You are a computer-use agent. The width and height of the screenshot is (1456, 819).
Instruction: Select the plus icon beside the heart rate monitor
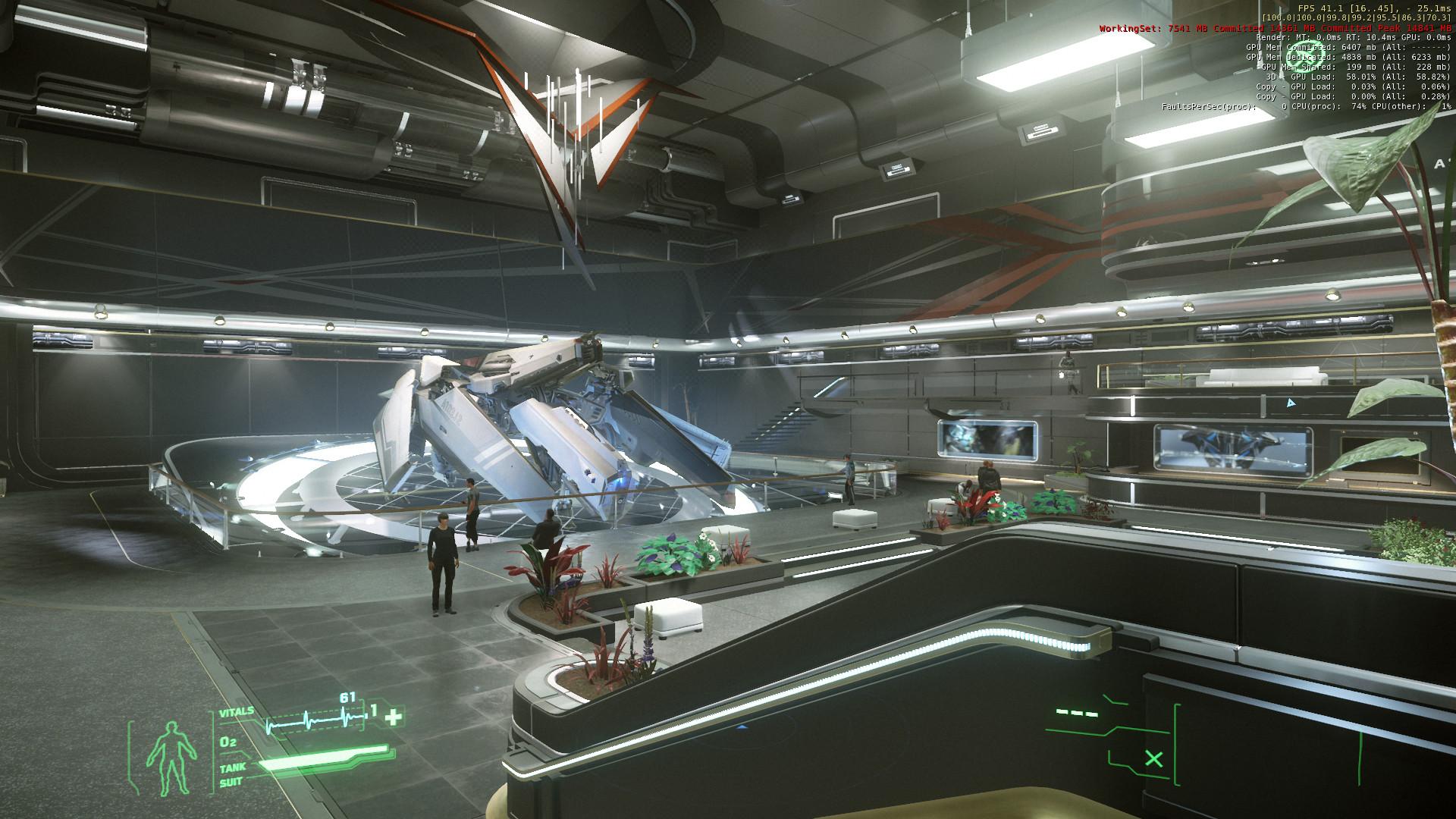(391, 715)
